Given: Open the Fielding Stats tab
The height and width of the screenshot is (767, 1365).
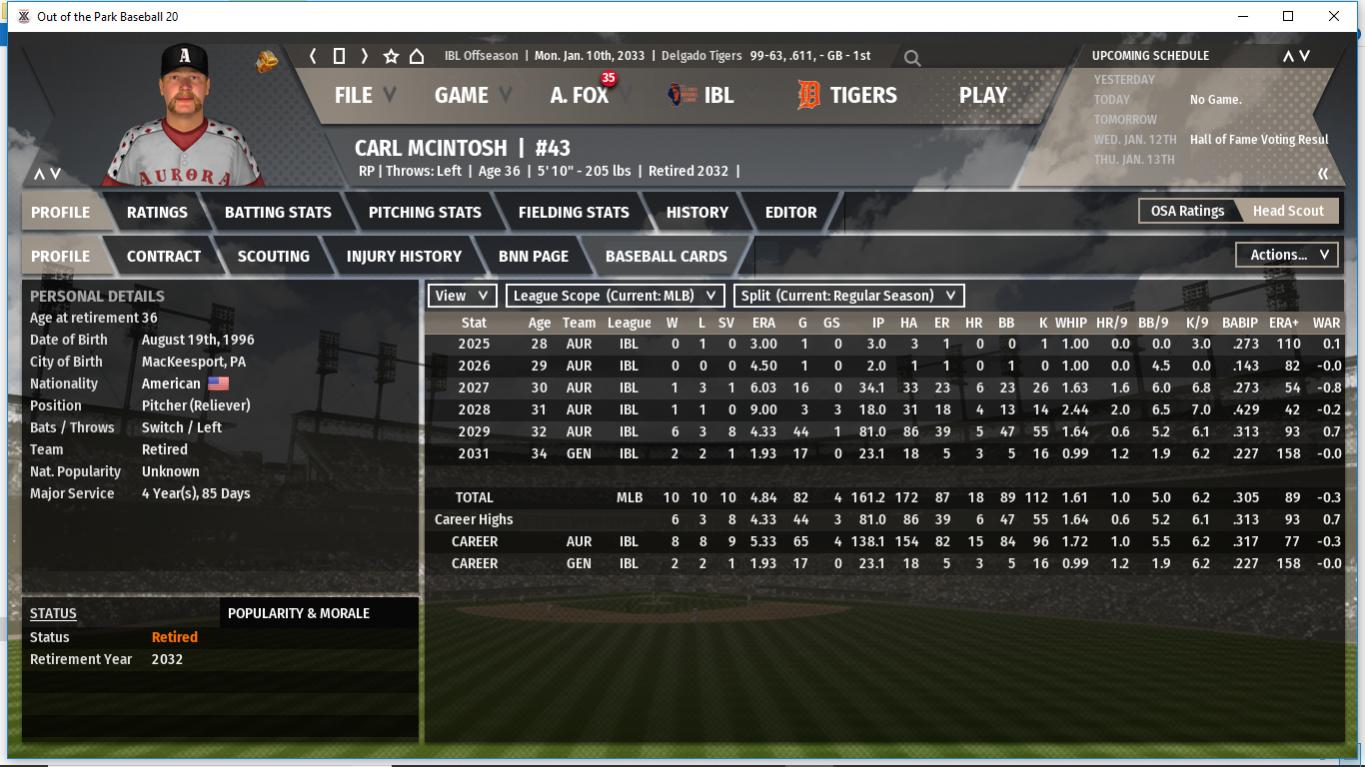Looking at the screenshot, I should [x=573, y=212].
